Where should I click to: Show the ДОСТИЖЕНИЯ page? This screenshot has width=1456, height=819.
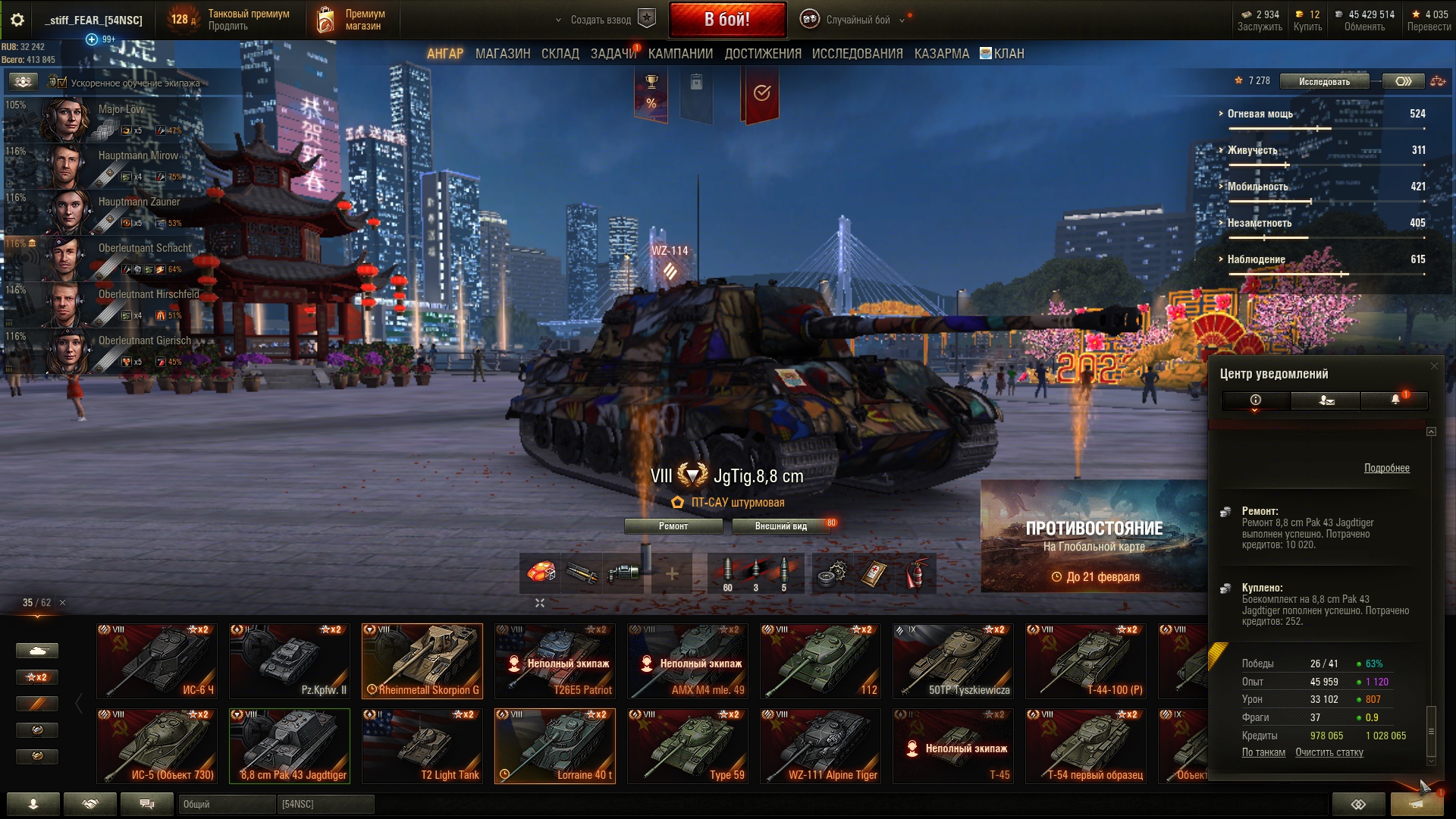click(762, 54)
